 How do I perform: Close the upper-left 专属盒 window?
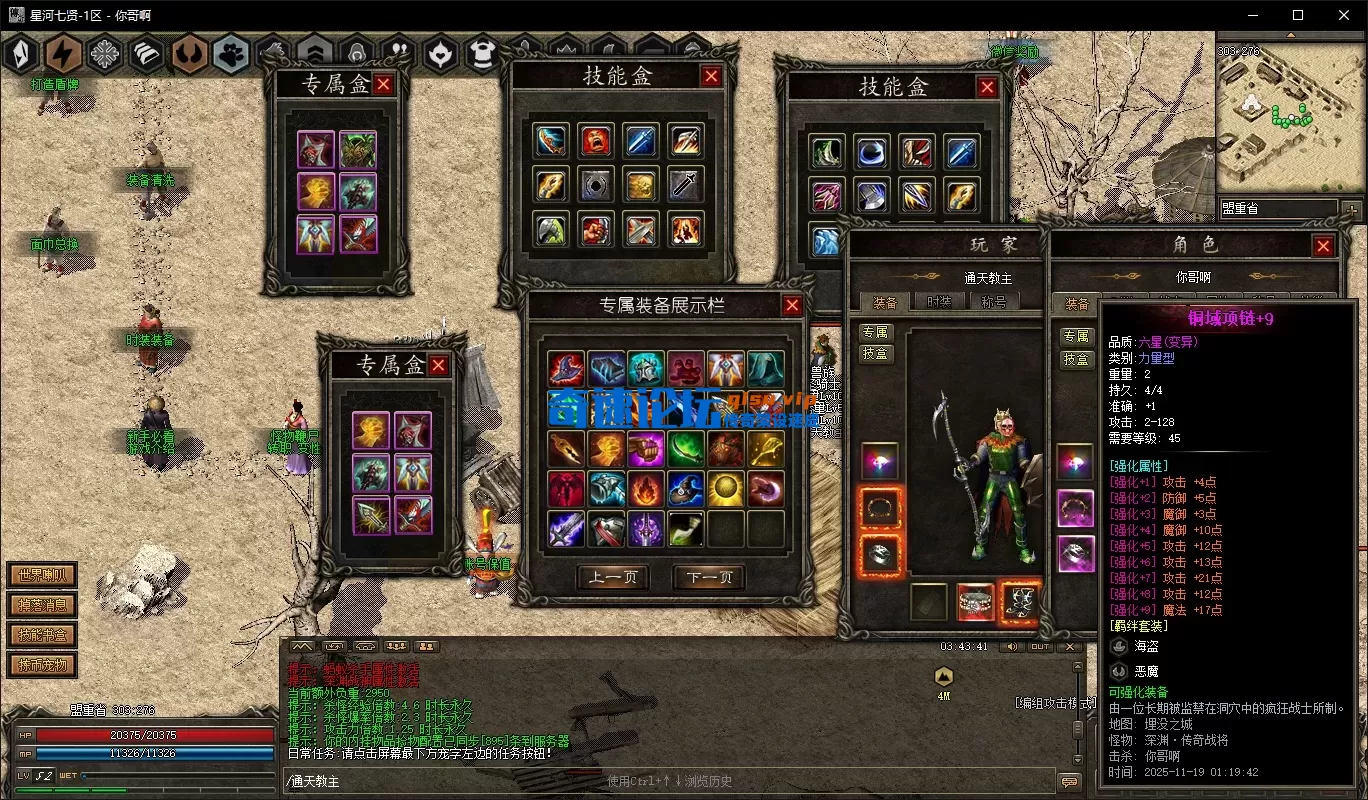[x=383, y=85]
